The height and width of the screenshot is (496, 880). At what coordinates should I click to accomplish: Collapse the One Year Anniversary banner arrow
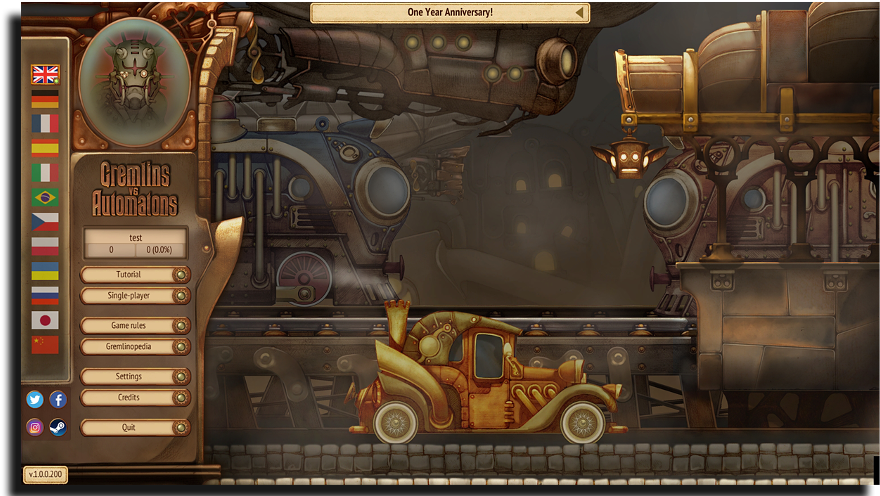(x=579, y=13)
